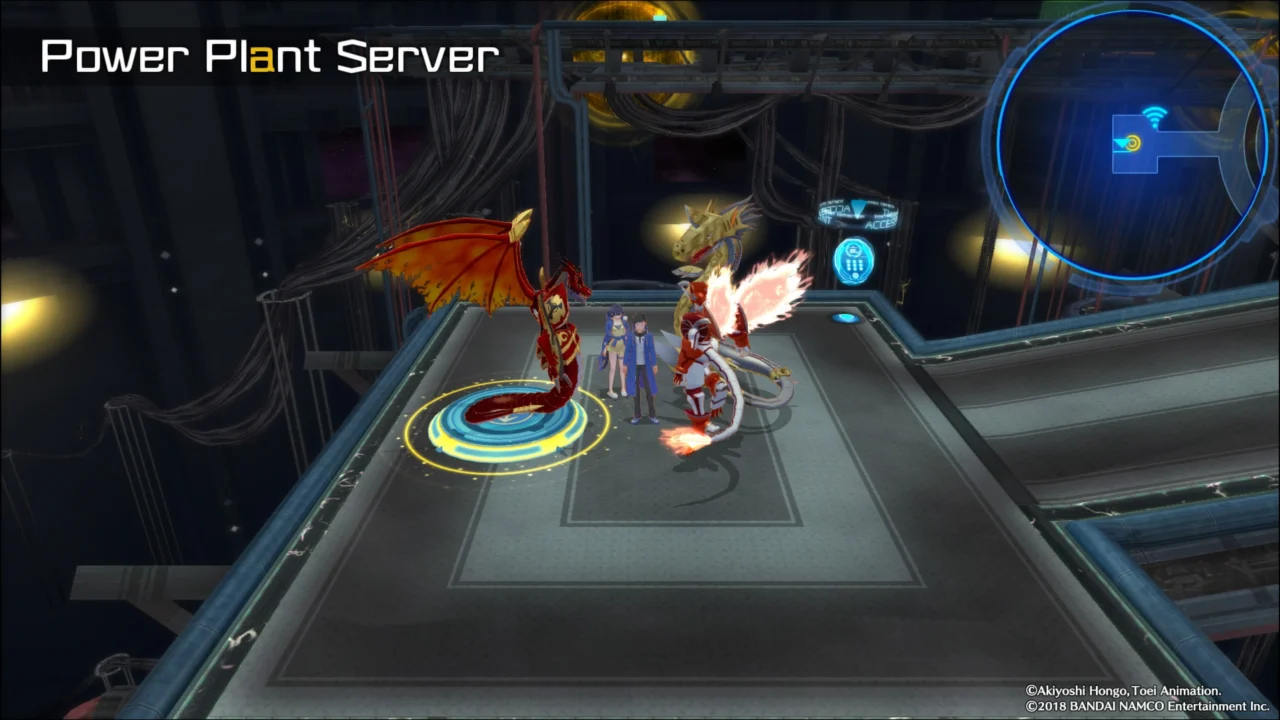The image size is (1280, 720).
Task: Click the small gear icon at the terminal's base
Action: pyautogui.click(x=855, y=276)
